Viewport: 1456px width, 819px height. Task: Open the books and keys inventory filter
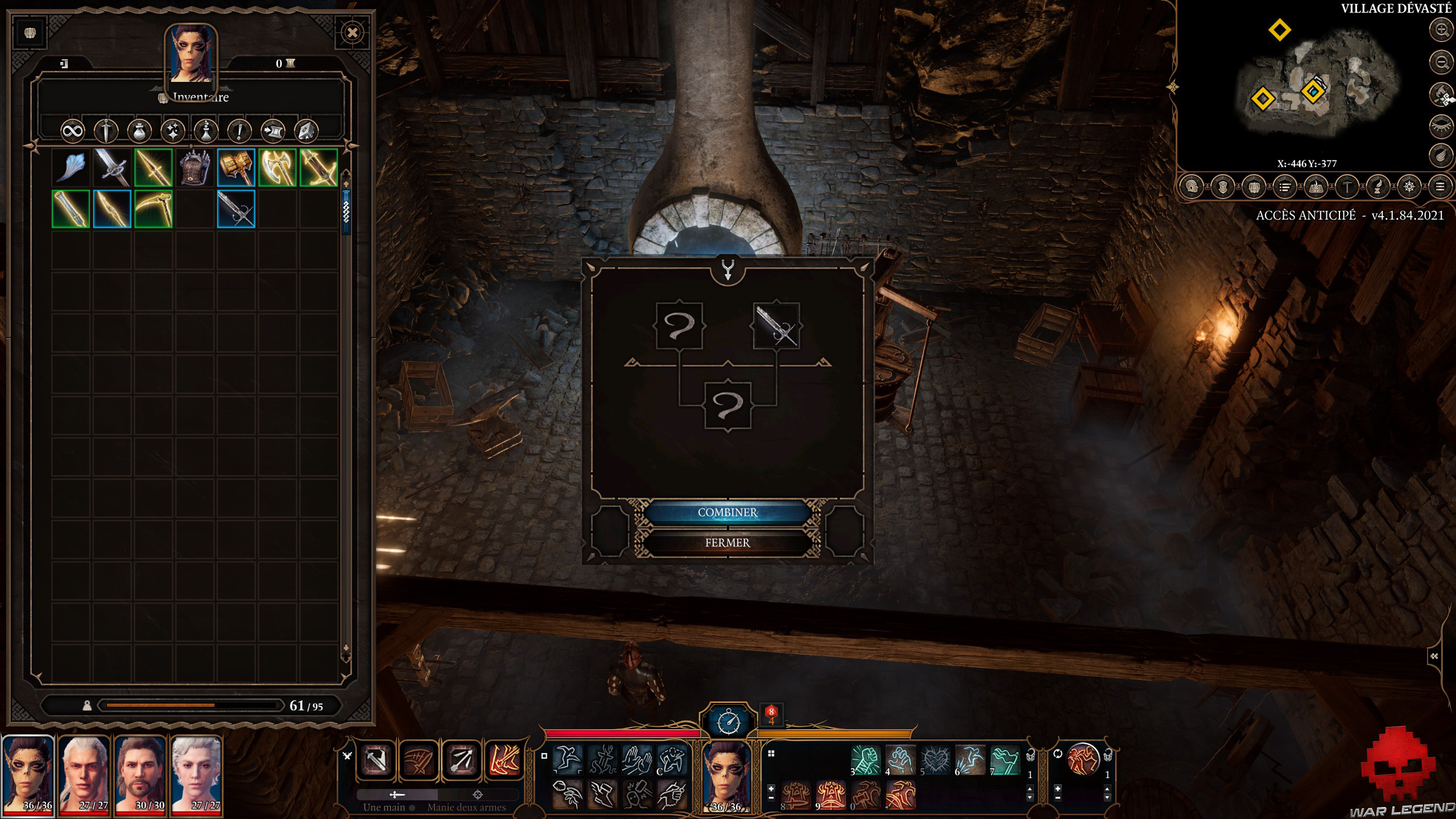[308, 132]
